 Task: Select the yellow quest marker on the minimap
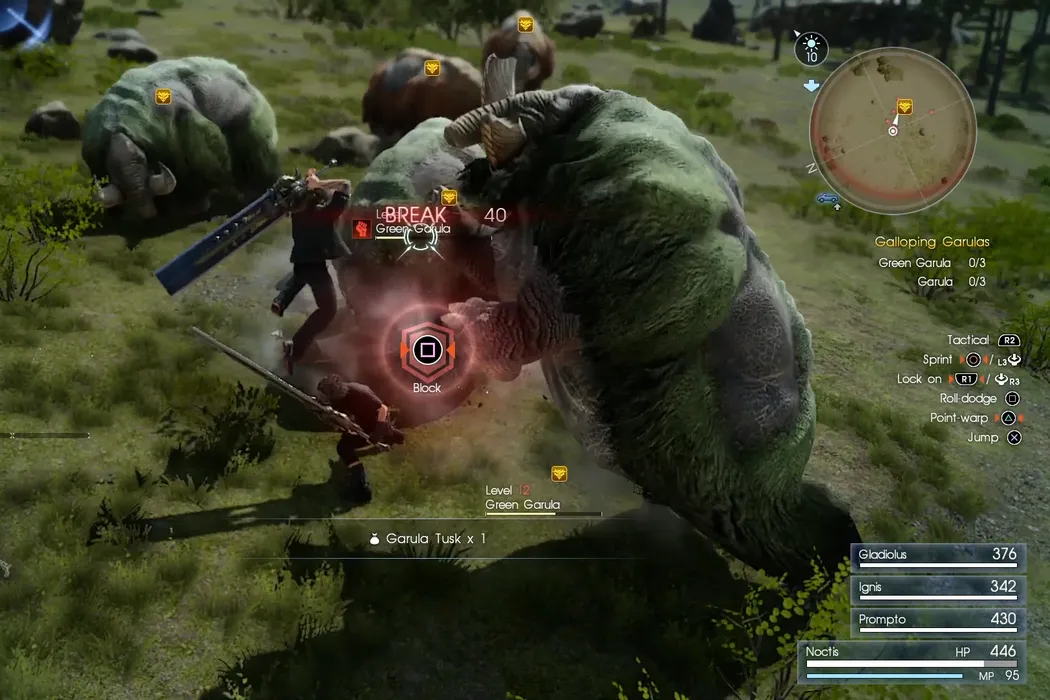(x=904, y=106)
